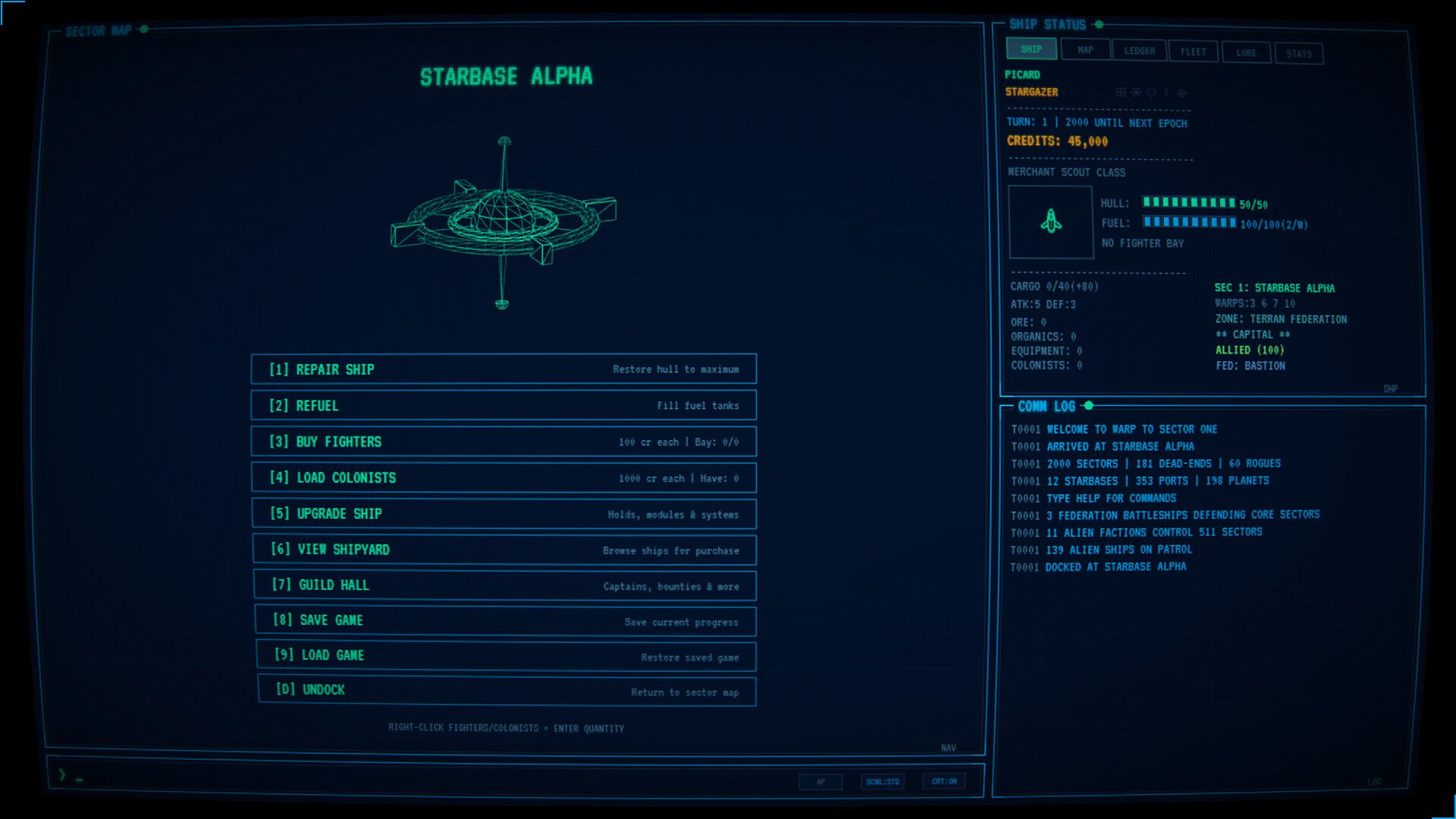
Task: Open the LEDGER tab
Action: point(1138,50)
